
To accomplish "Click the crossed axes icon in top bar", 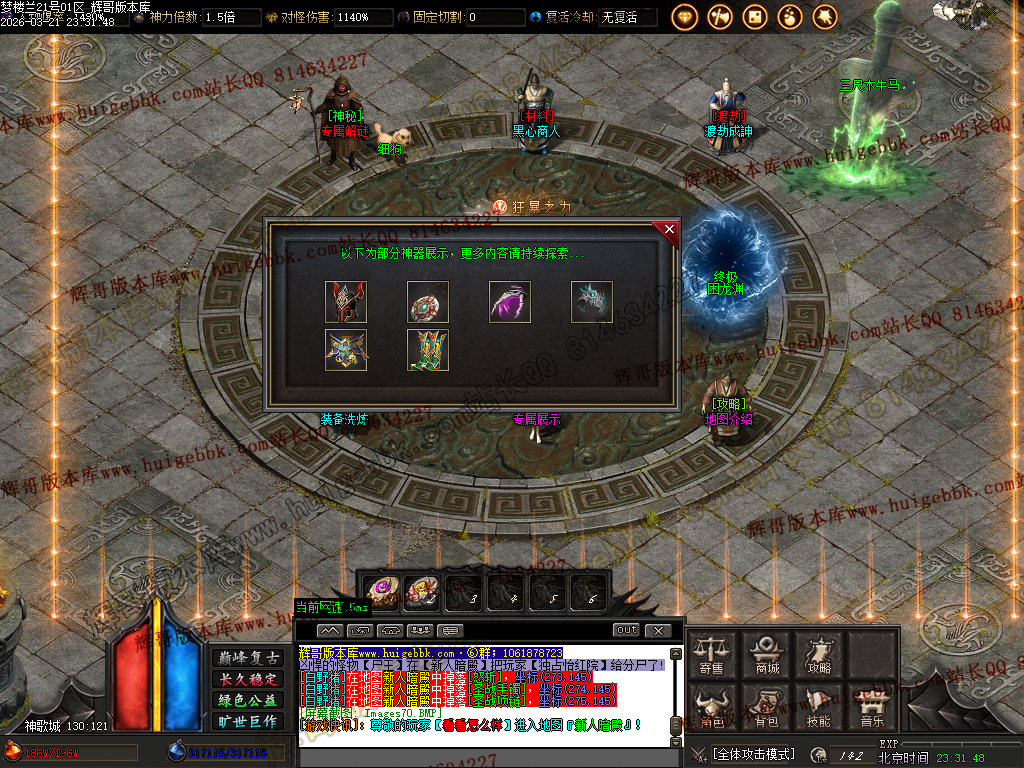I will (x=720, y=16).
